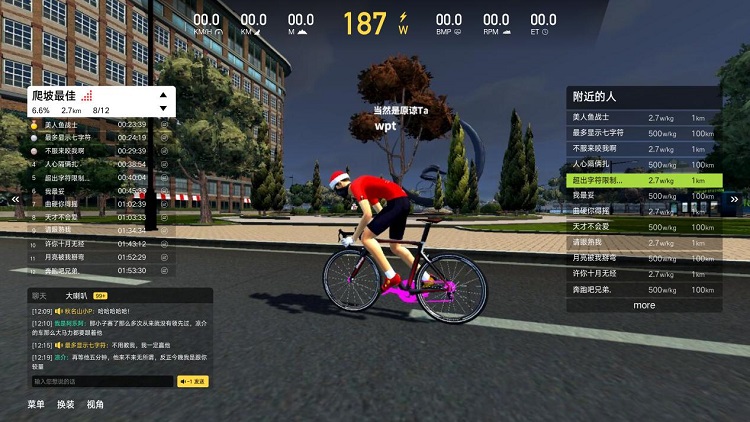Collapse the nearby panel with double-arrow
The width and height of the screenshot is (750, 422).
pos(734,200)
